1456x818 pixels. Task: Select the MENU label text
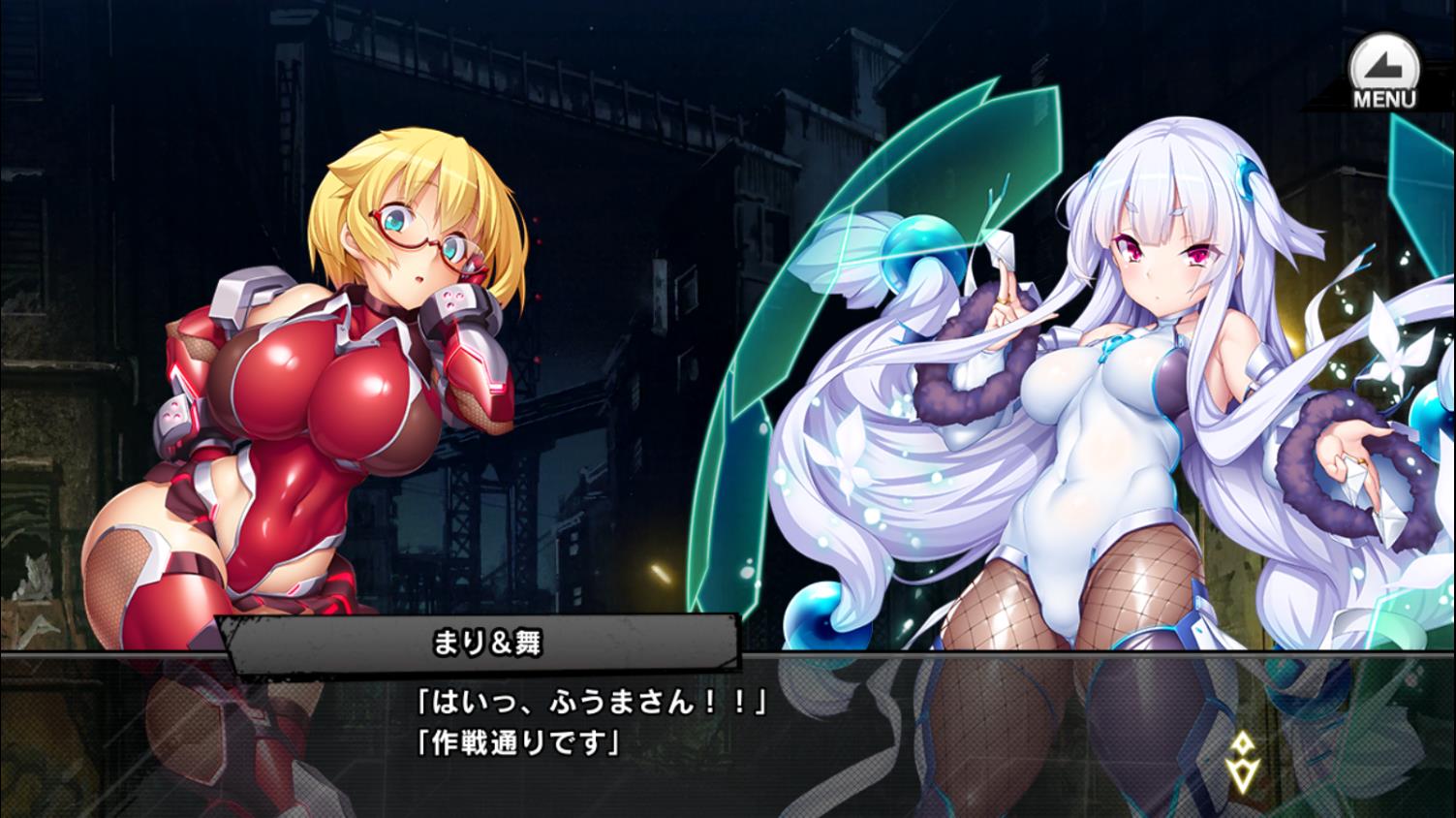tap(1386, 97)
